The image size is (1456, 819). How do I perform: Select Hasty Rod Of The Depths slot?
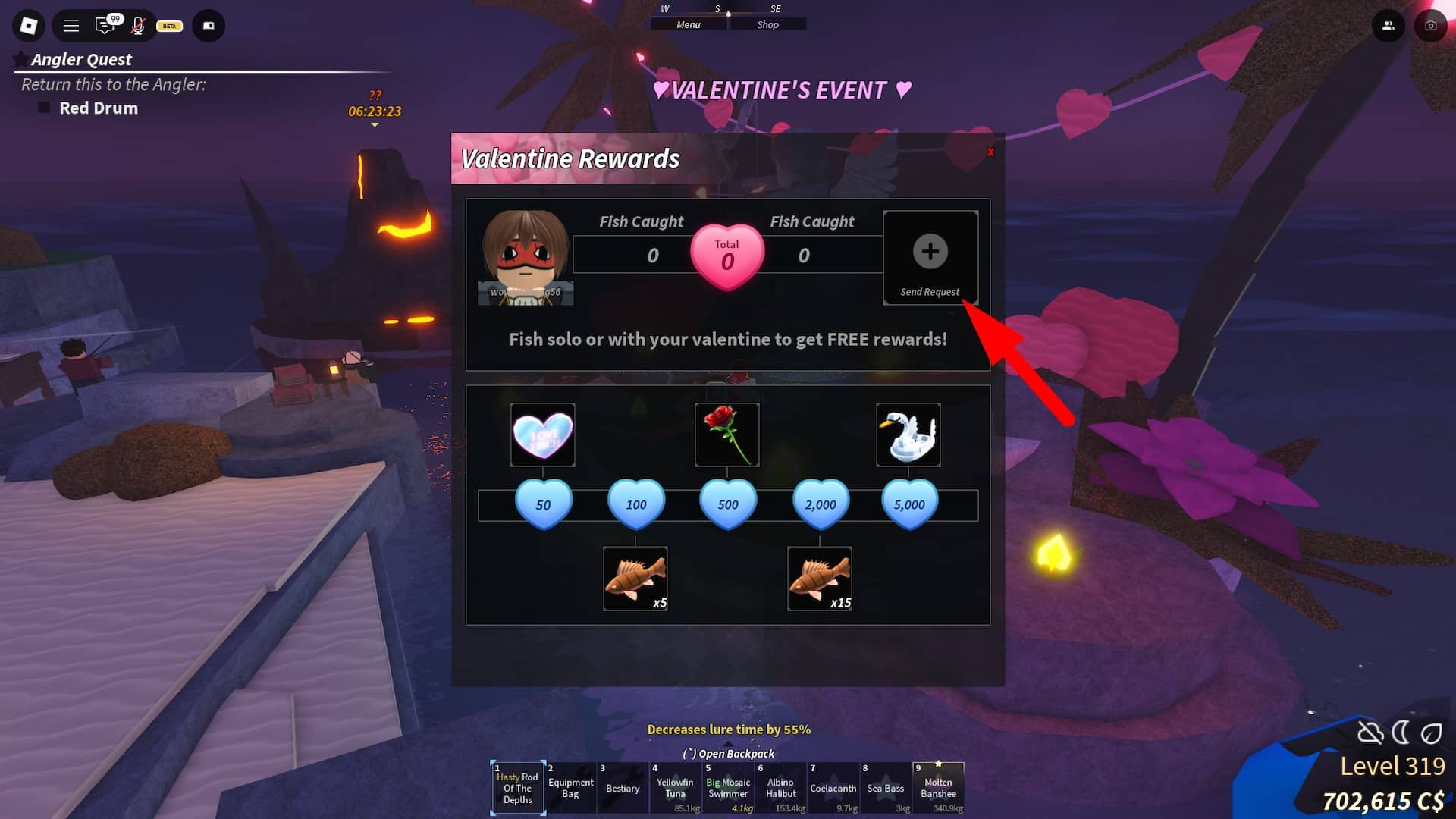pyautogui.click(x=517, y=788)
